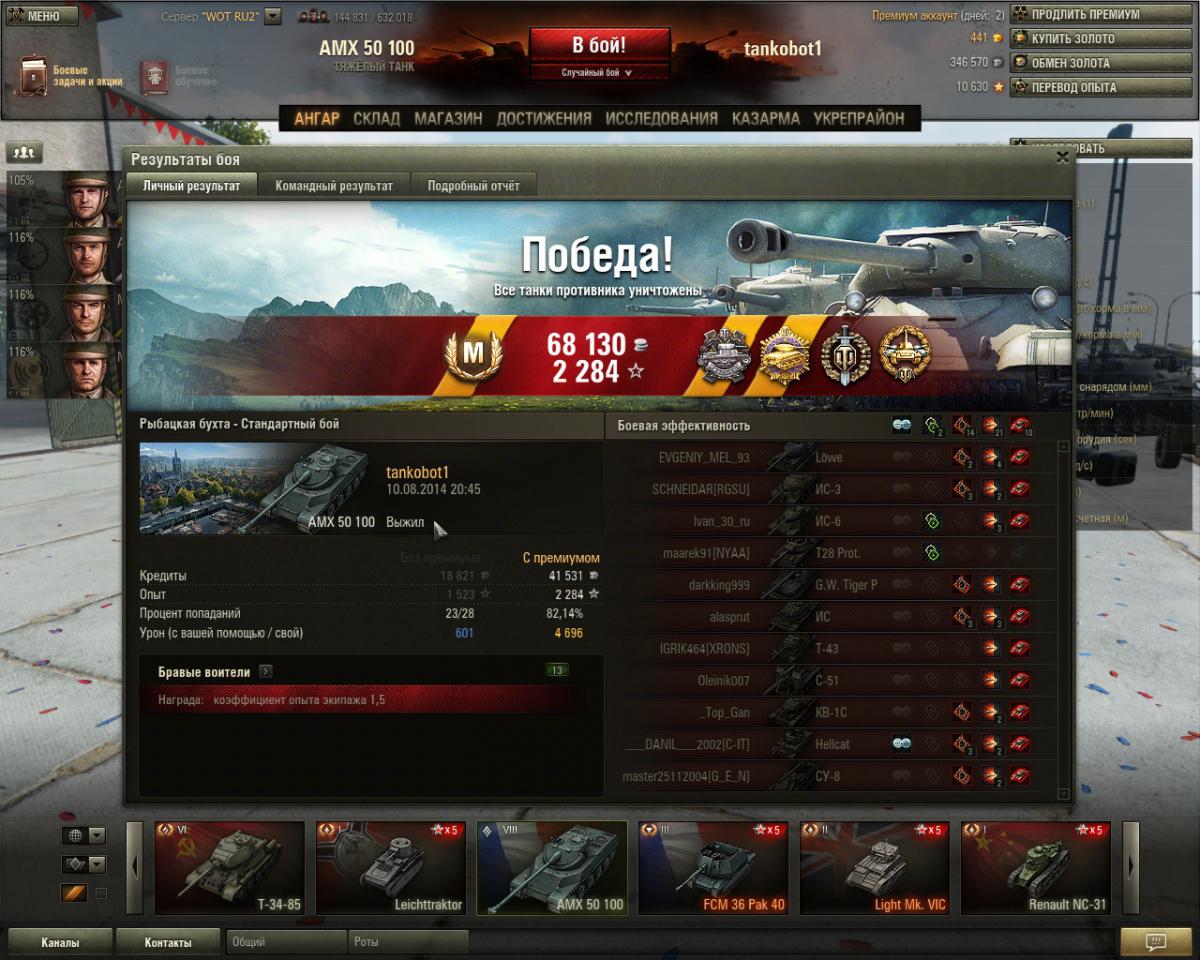
Task: Close the battle results window
Action: click(1062, 157)
